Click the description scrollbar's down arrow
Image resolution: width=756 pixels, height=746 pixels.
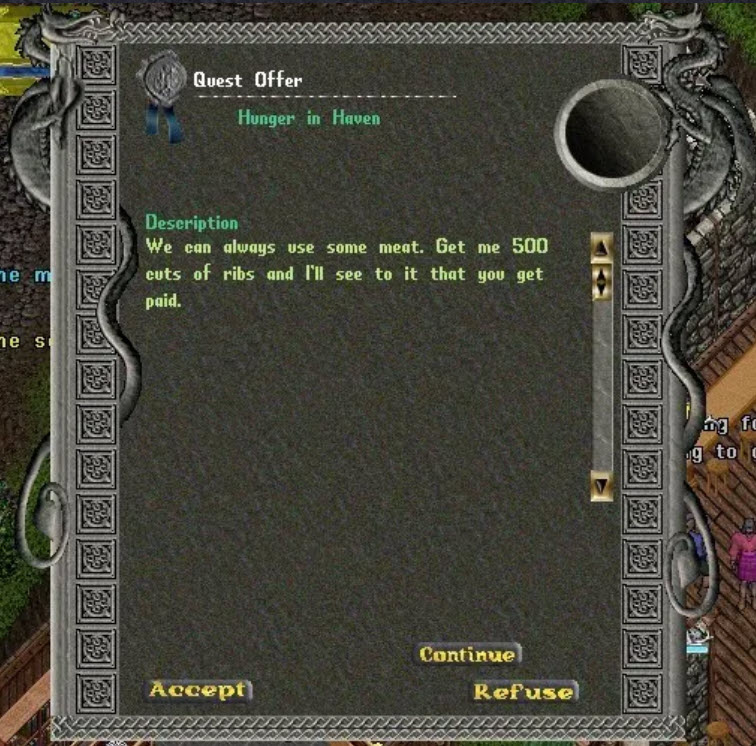coord(601,487)
